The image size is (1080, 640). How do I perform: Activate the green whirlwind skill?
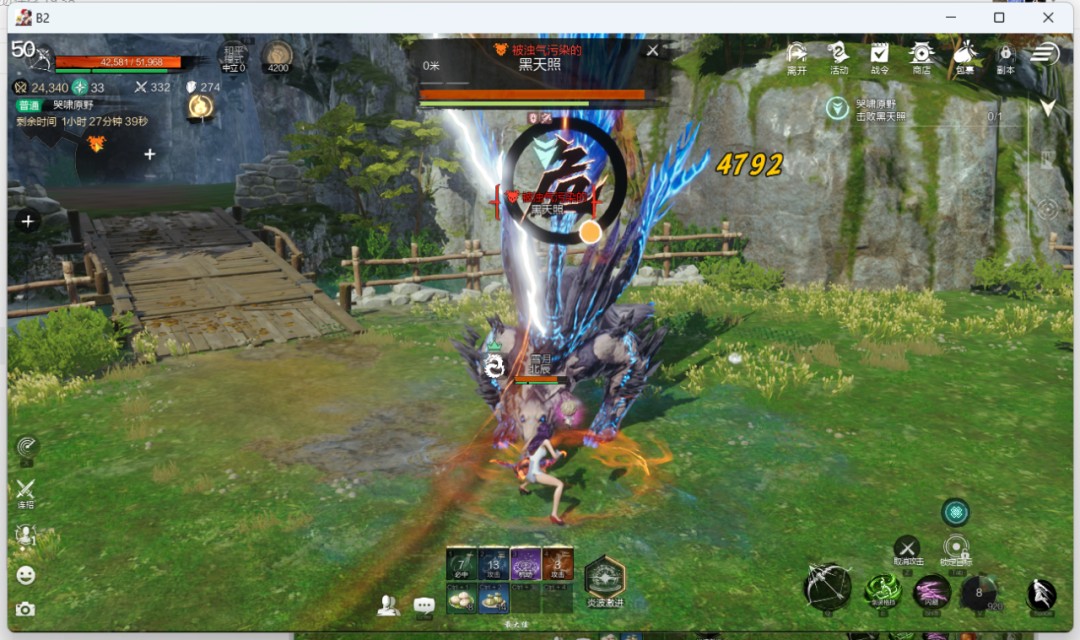pos(883,590)
